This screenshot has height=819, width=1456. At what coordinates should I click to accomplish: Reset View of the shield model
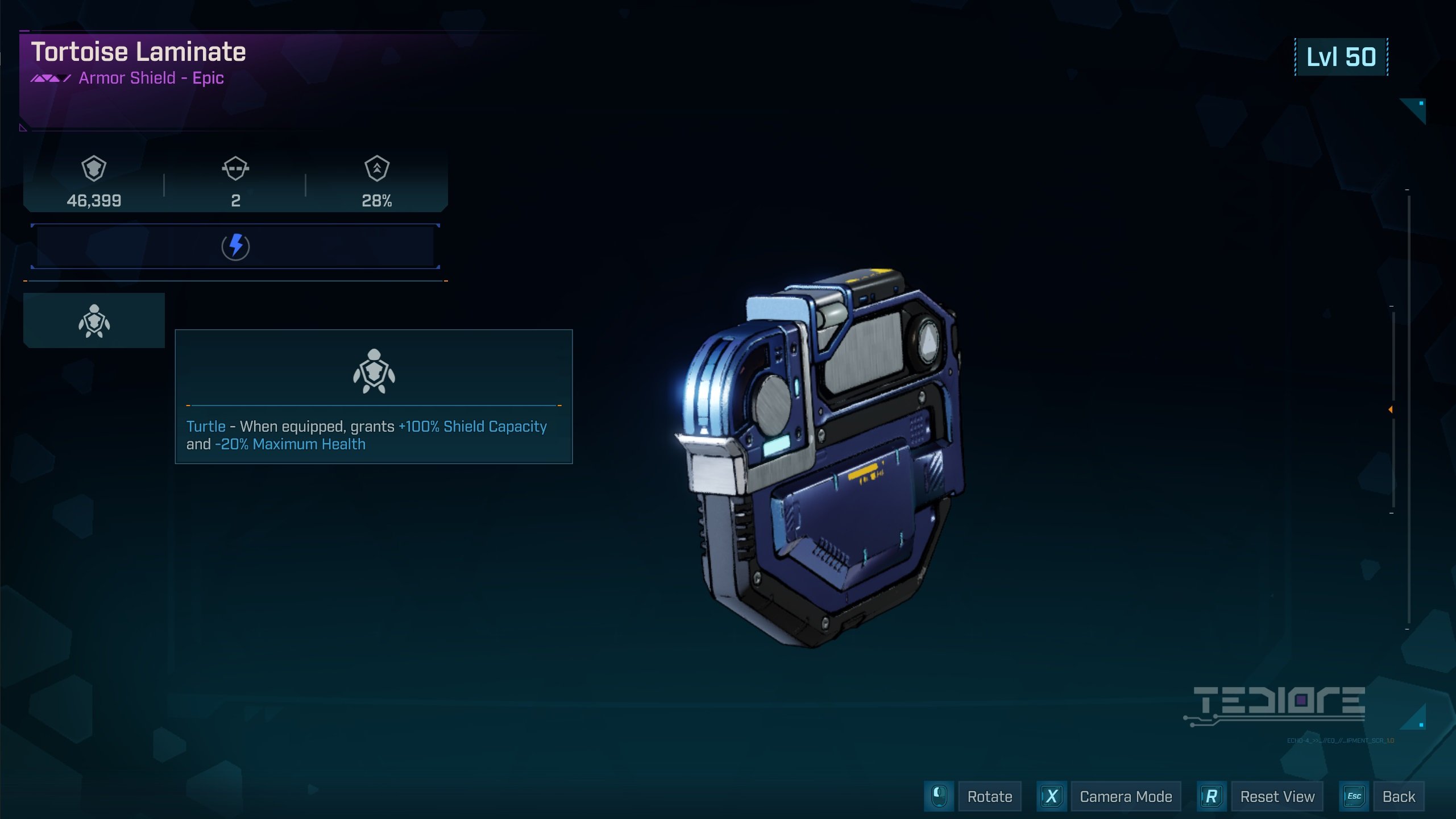pos(1277,796)
